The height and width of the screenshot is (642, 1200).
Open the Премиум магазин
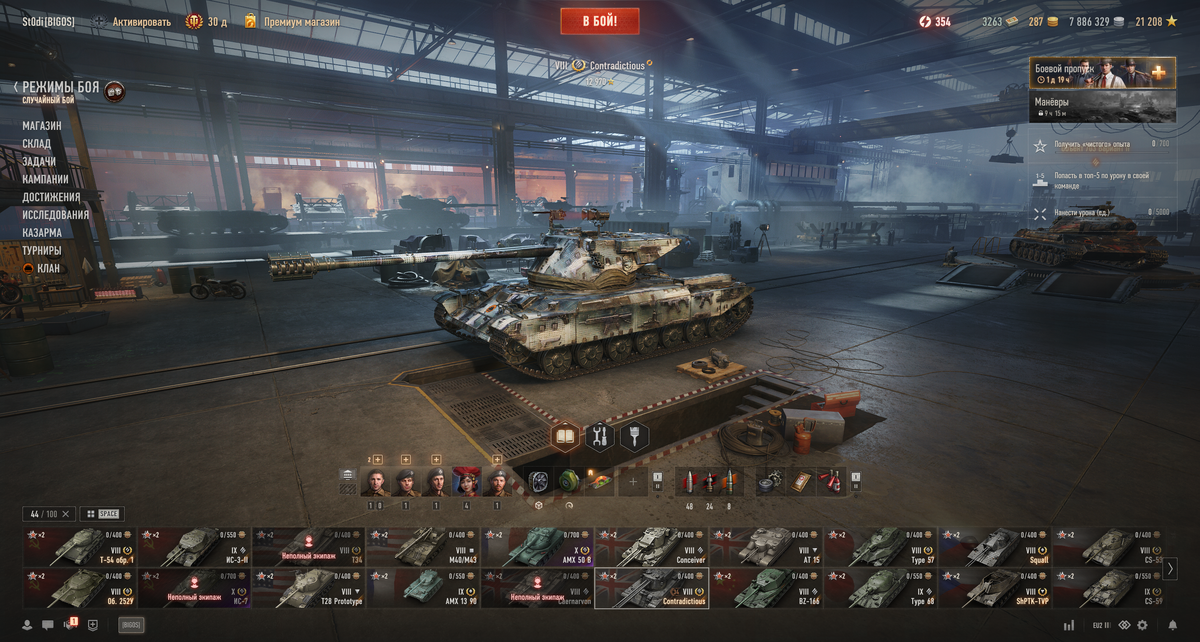(x=301, y=21)
